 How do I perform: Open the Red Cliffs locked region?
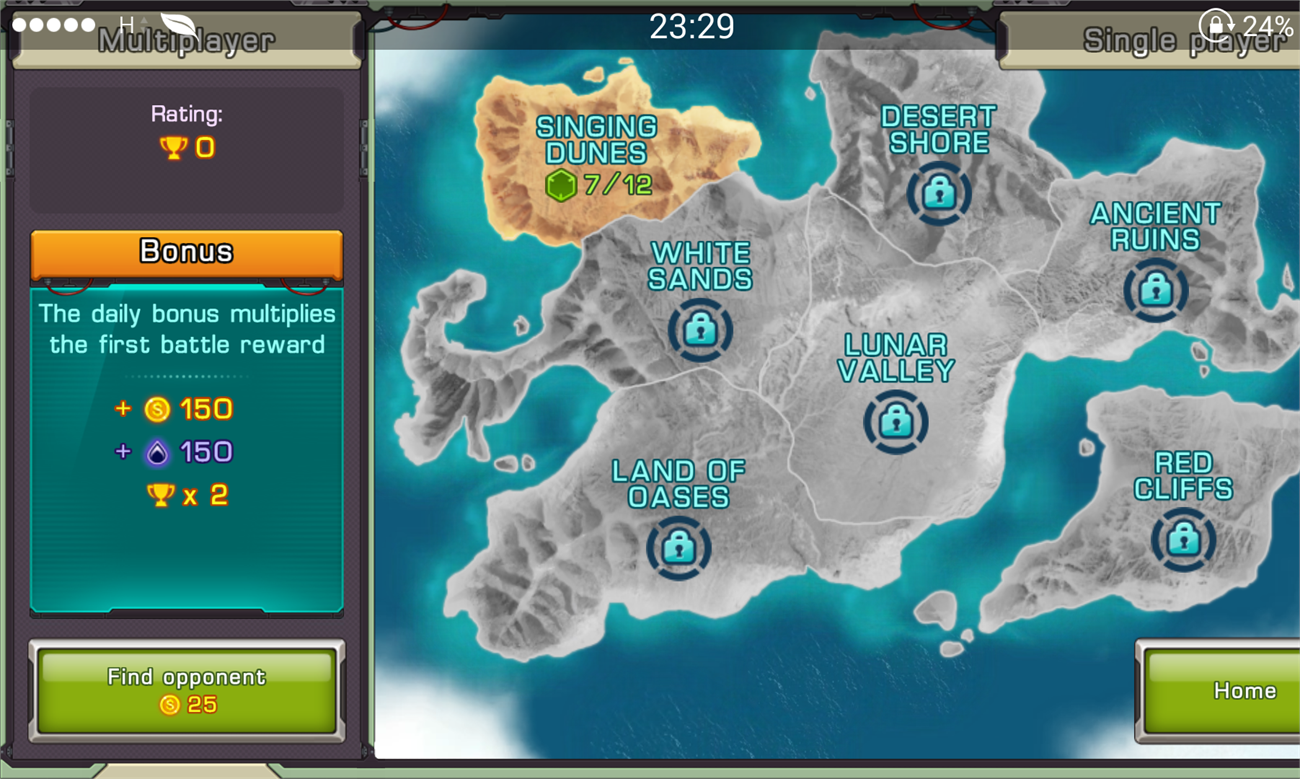pos(1182,539)
